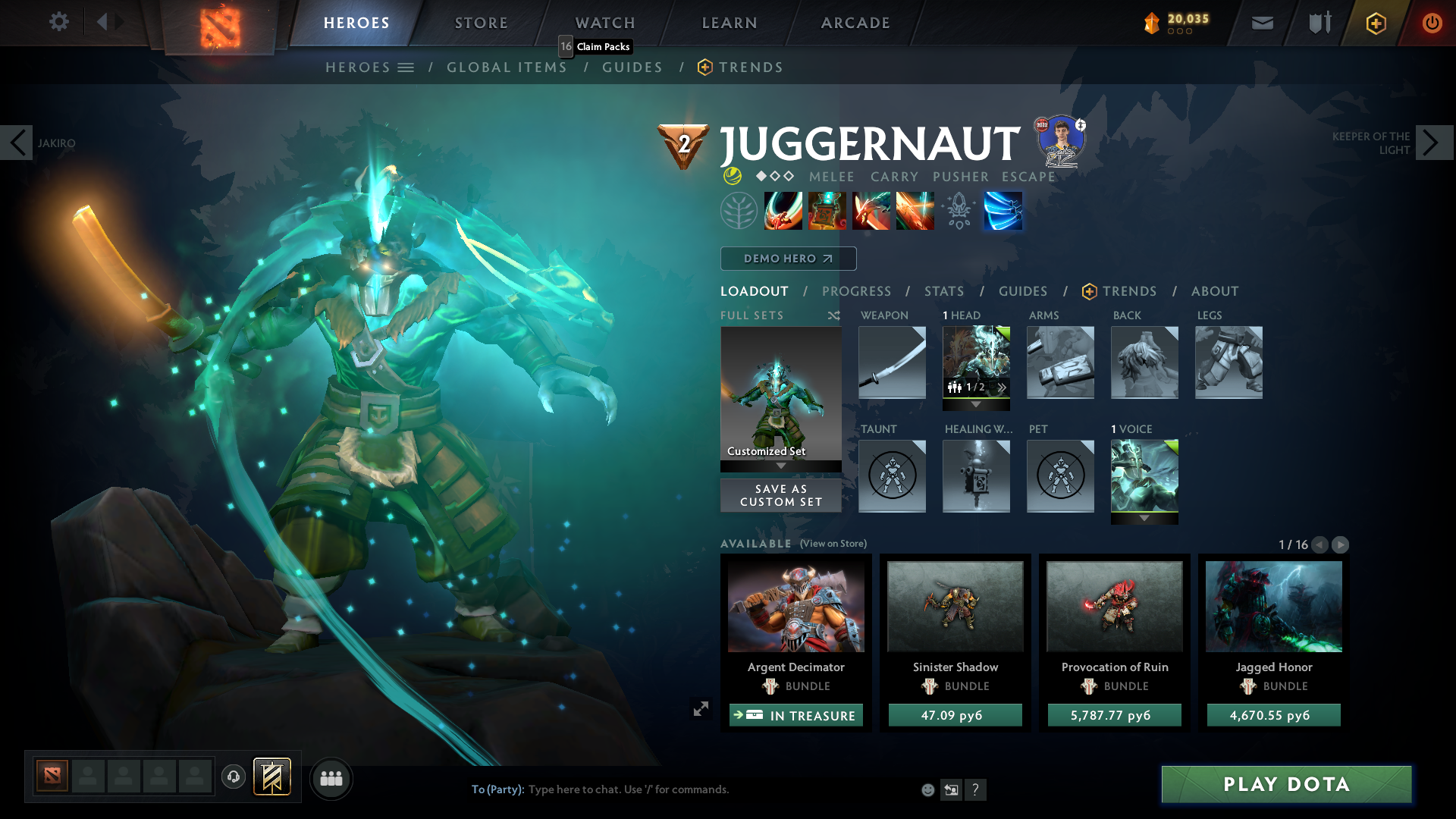Switch to the Progress tab
This screenshot has width=1456, height=819.
[x=857, y=291]
